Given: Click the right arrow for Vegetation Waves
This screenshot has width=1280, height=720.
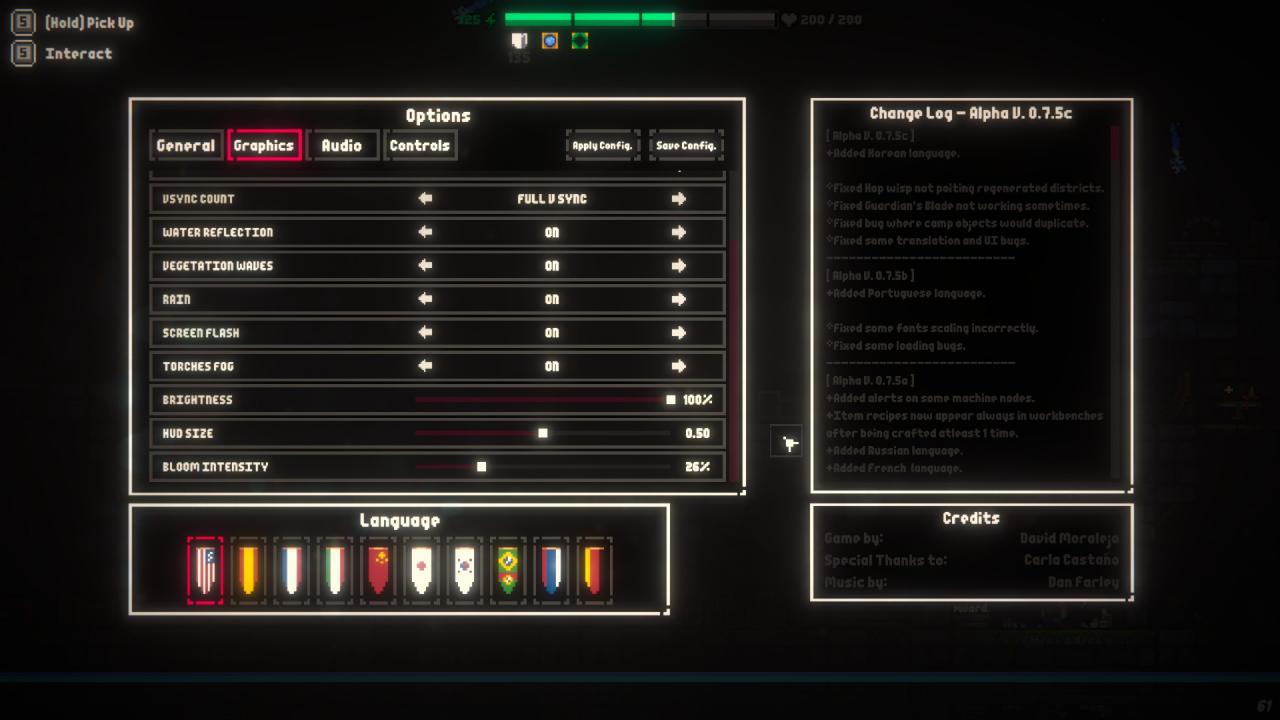Looking at the screenshot, I should 679,266.
